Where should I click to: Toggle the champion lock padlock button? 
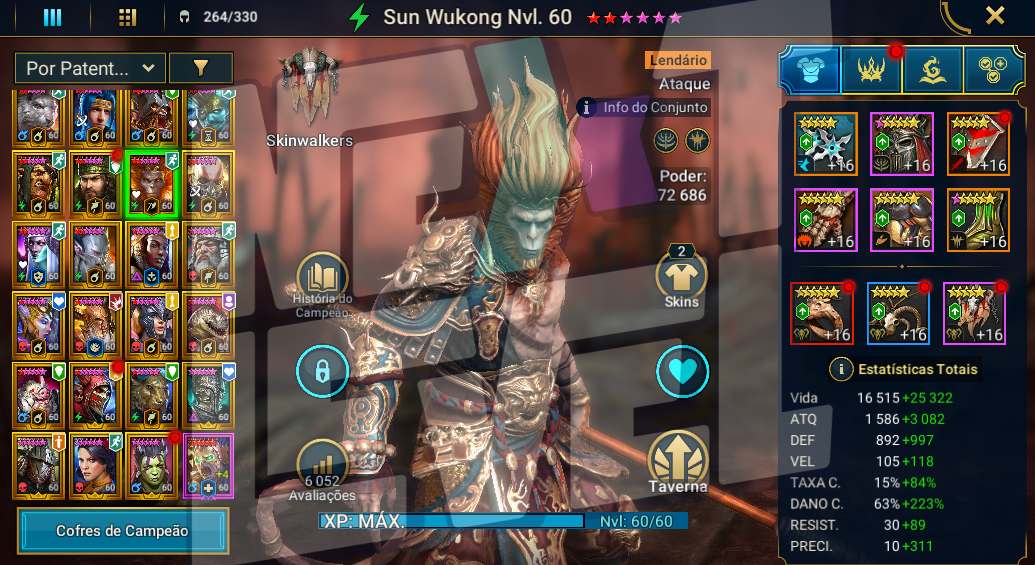tap(322, 372)
